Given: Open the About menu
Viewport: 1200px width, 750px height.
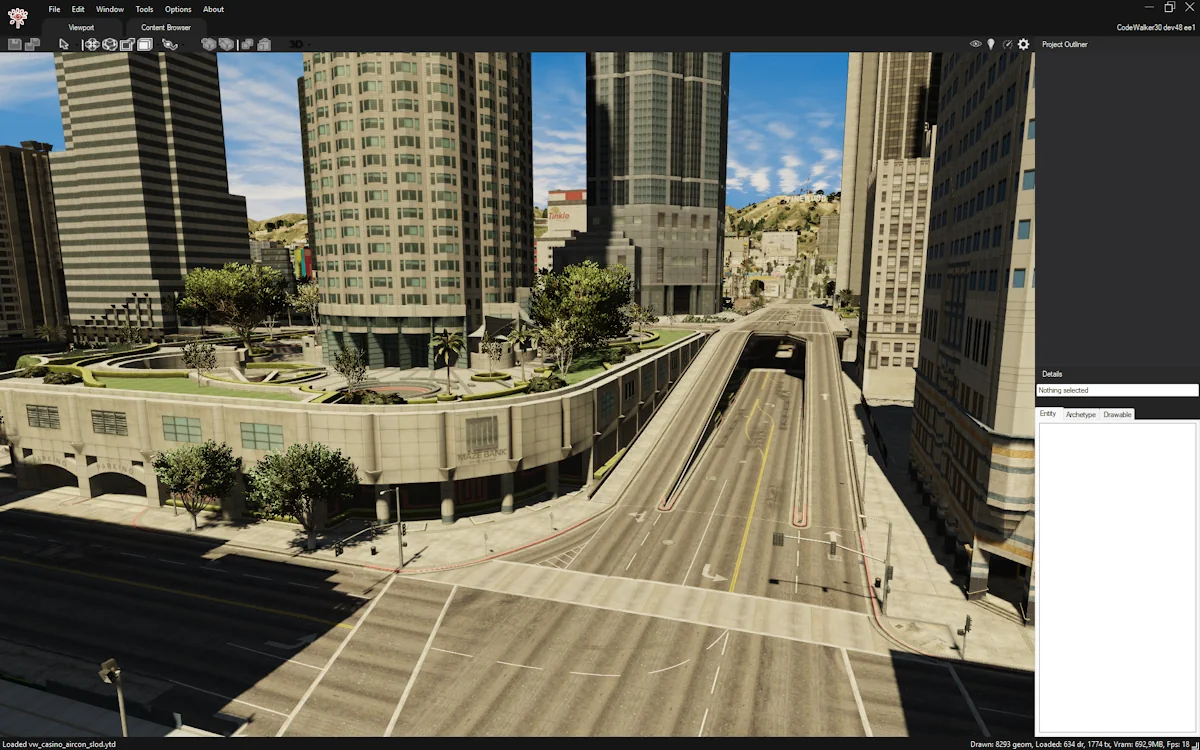Looking at the screenshot, I should point(213,9).
